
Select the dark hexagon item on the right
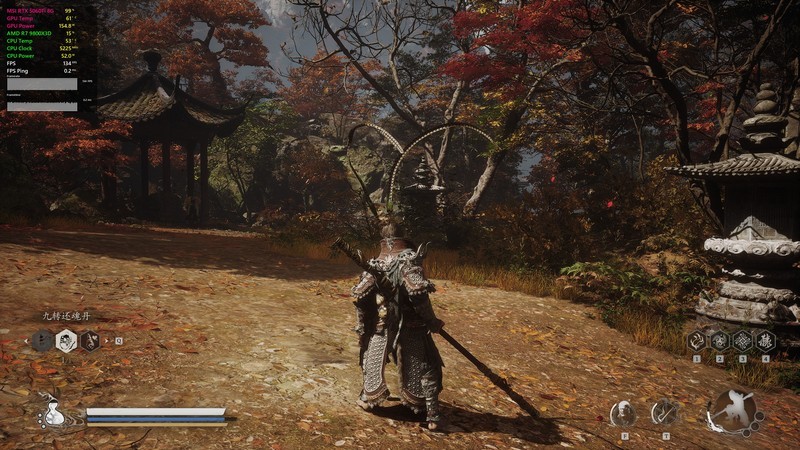coord(90,341)
